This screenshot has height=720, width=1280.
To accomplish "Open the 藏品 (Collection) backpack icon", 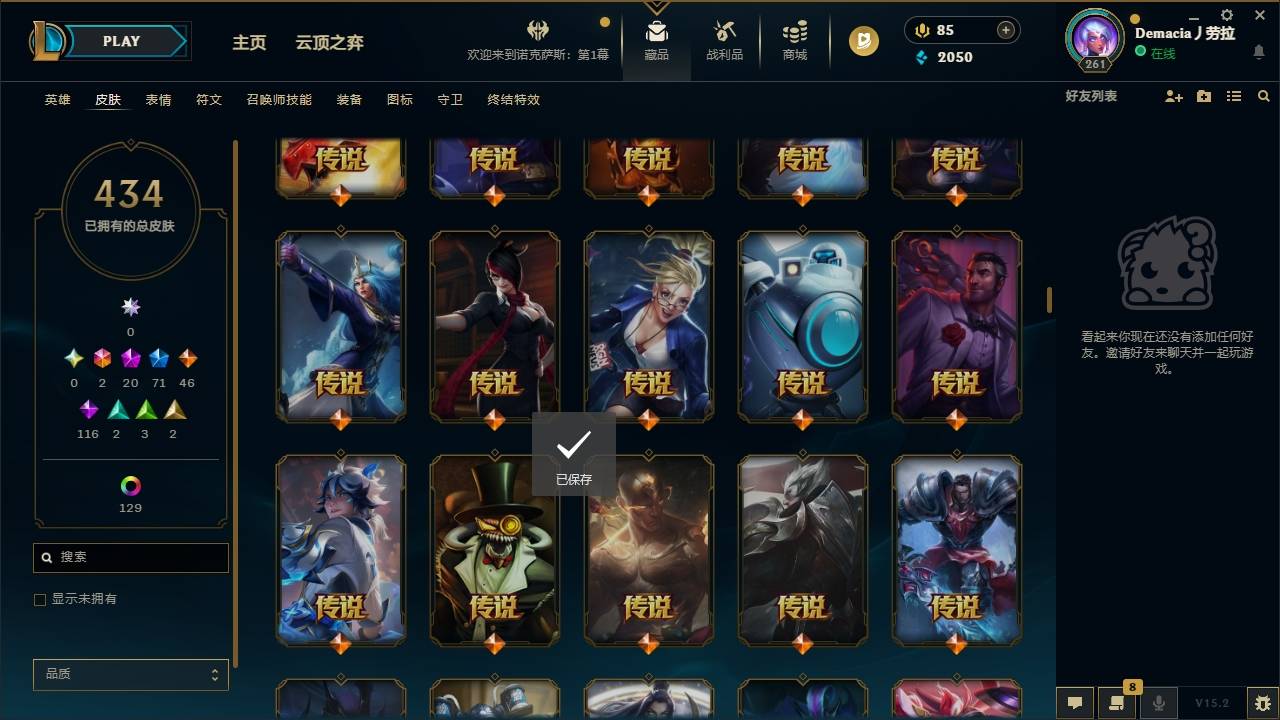I will point(656,31).
